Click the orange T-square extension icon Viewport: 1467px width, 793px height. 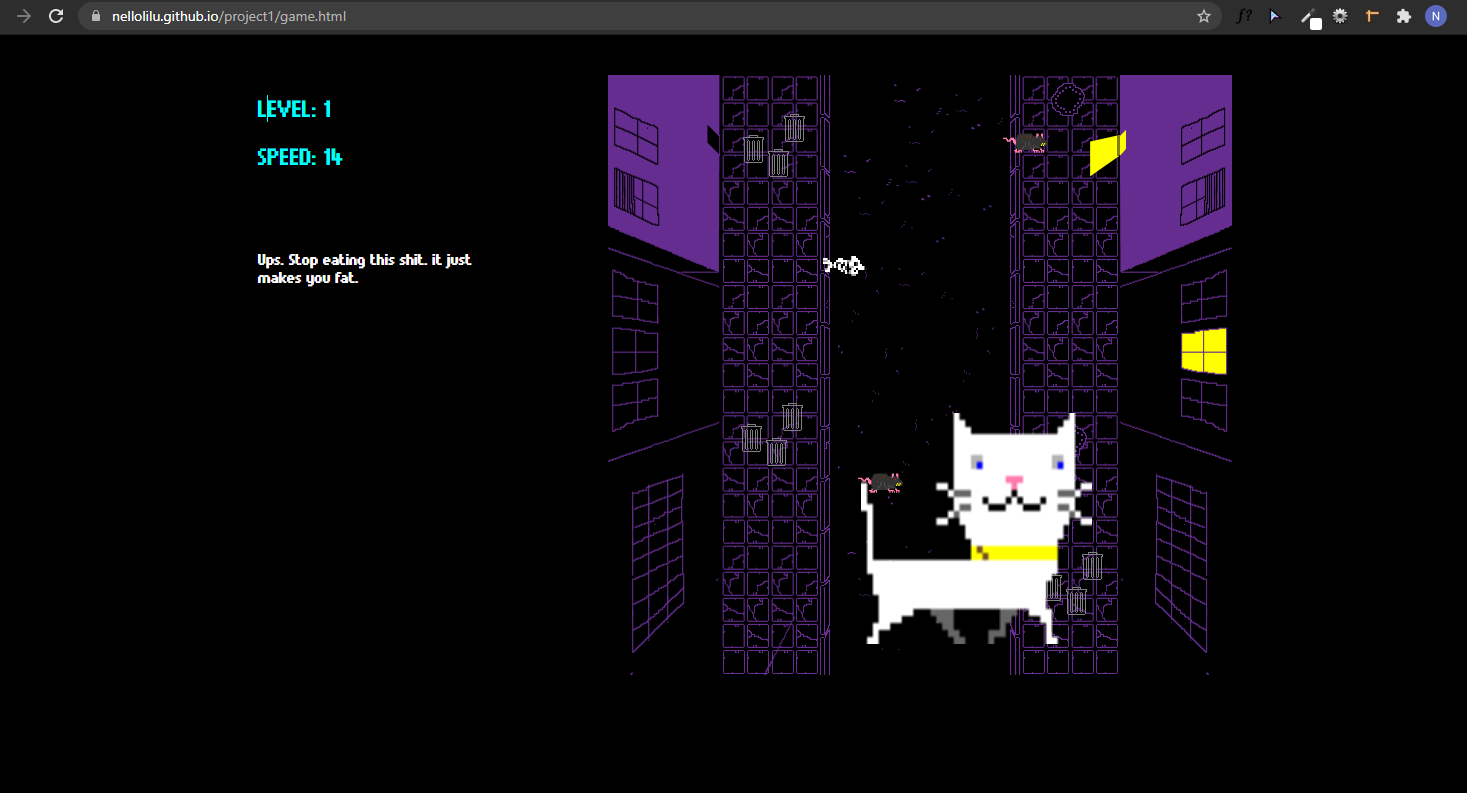(1371, 16)
